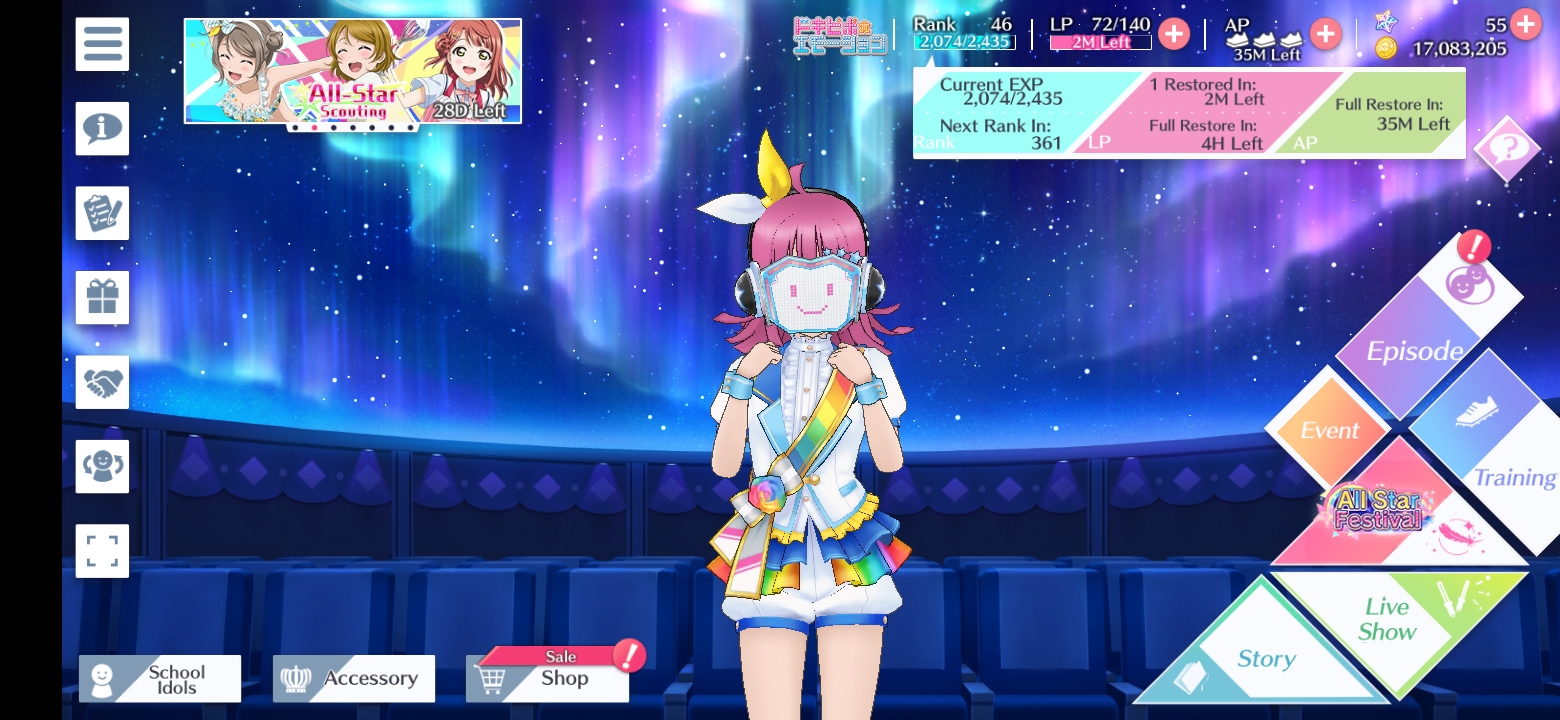Open the All Star Festival tile
Viewport: 1560px width, 720px height.
[x=1390, y=512]
